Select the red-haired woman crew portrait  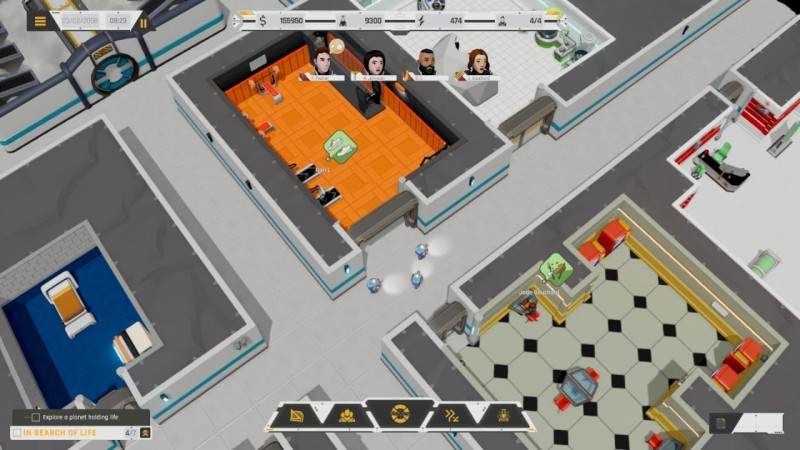click(477, 62)
